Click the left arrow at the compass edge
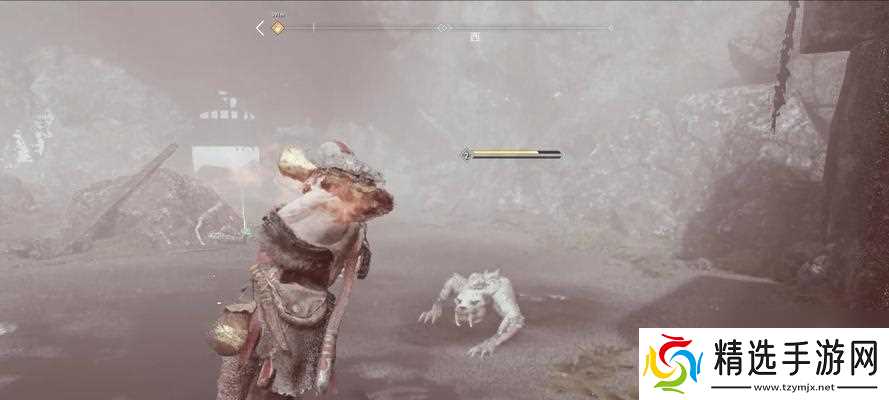889x400 pixels. pos(260,28)
